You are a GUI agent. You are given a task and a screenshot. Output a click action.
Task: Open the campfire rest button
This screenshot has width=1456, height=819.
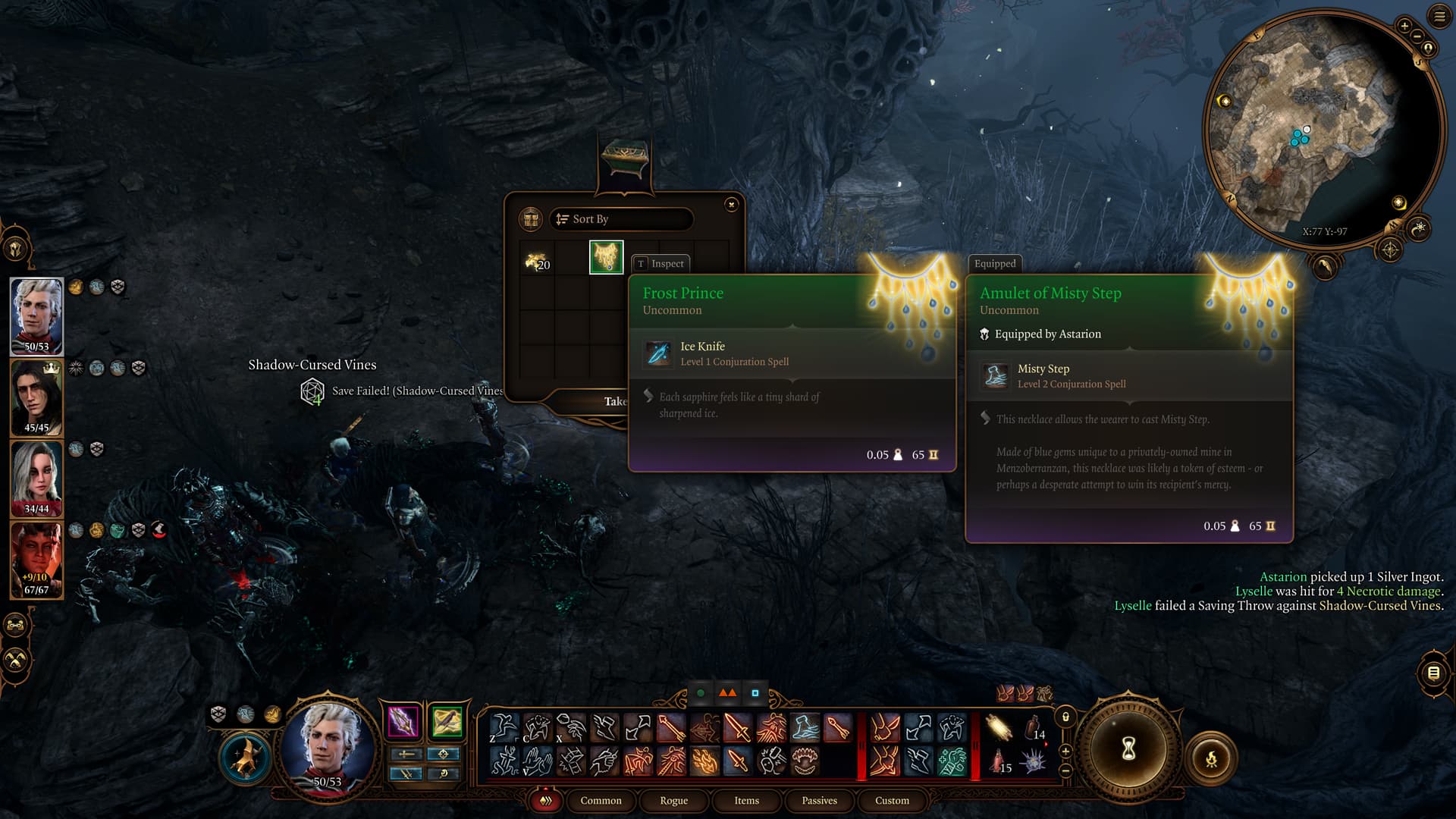click(x=1211, y=758)
